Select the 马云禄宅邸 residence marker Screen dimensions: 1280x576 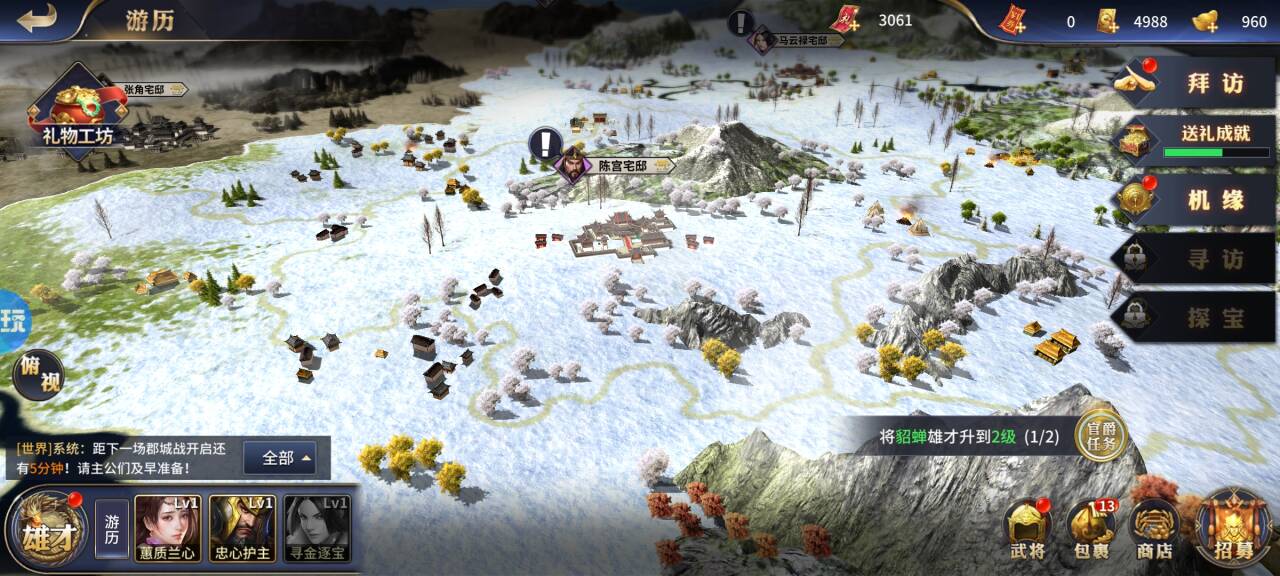coord(782,41)
